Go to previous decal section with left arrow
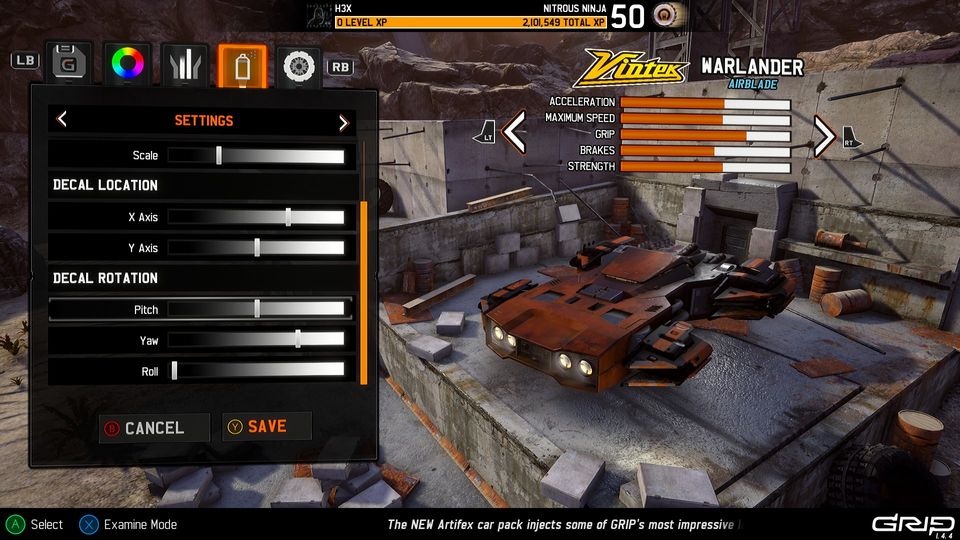Screen dimensions: 960x540 (62, 120)
